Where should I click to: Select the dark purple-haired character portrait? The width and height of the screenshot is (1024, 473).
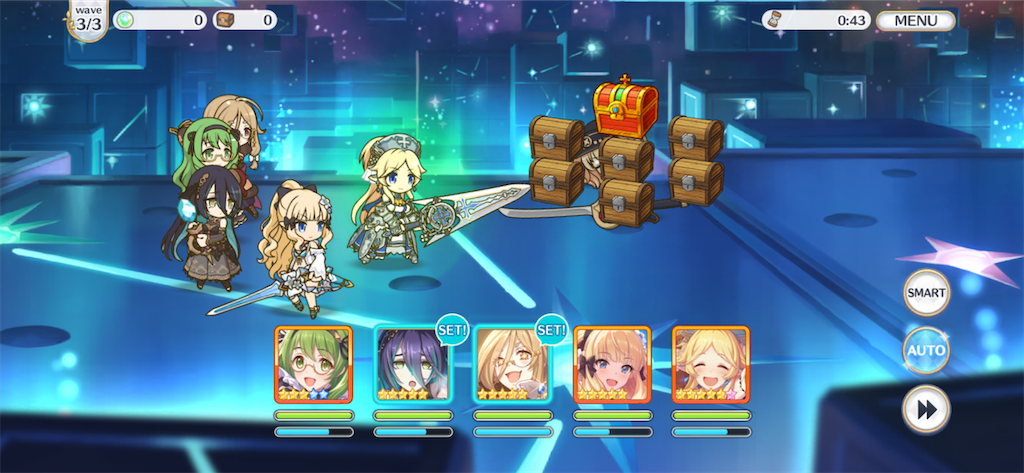tap(412, 365)
